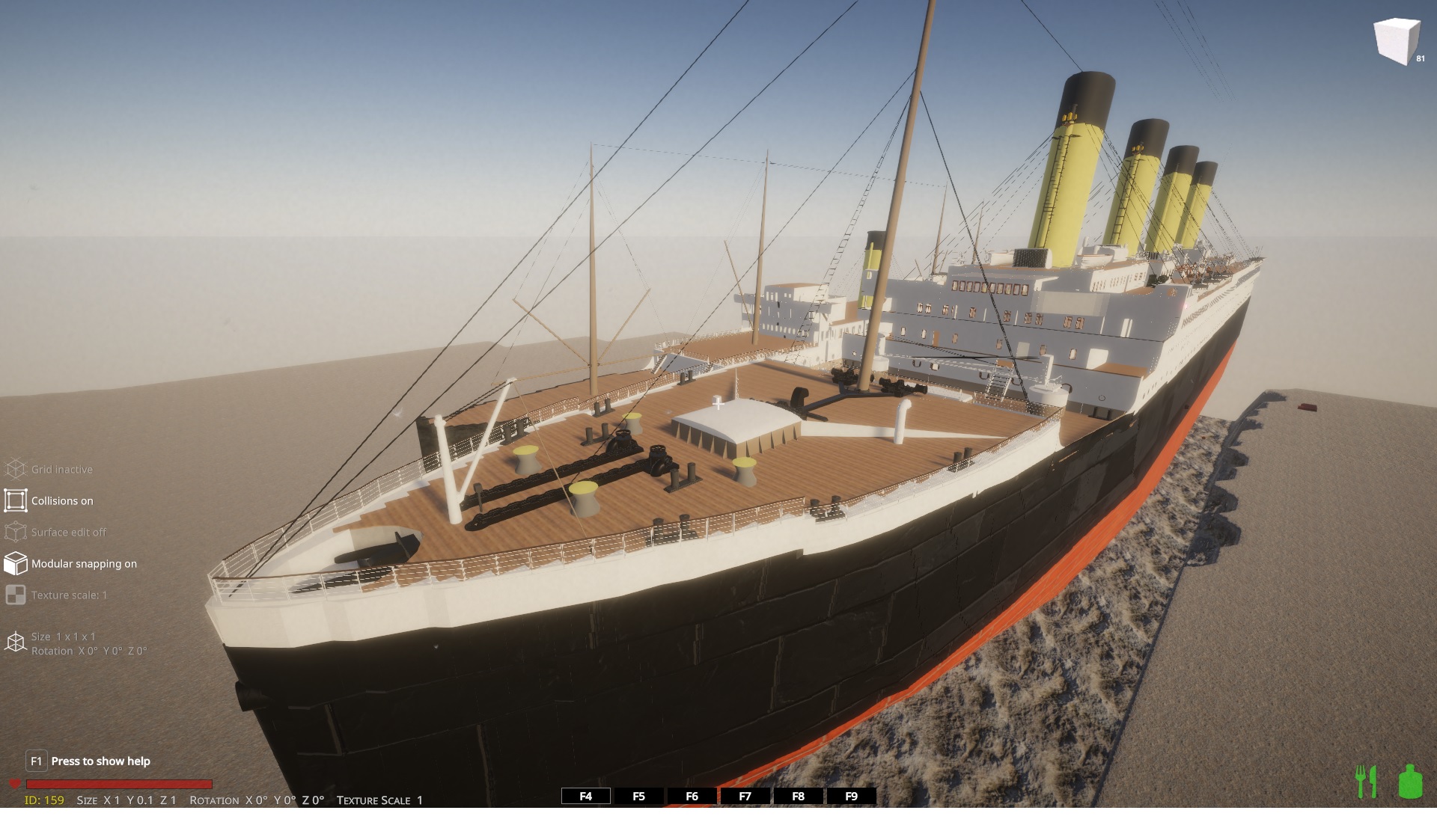Switch to the F7 hotbar slot
Screen dimensions: 1437x840
pos(745,796)
